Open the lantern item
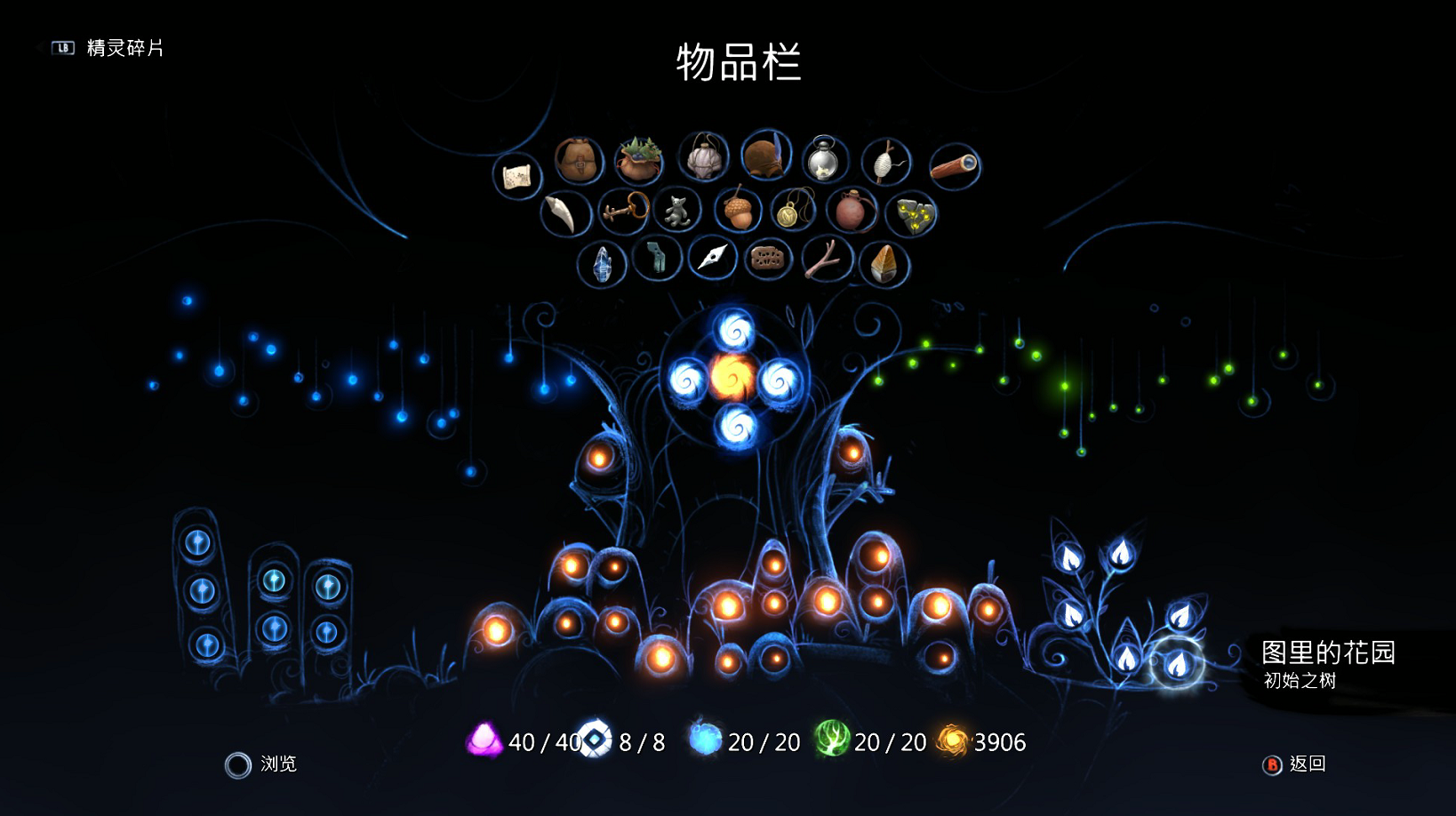This screenshot has height=816, width=1456. 824,162
